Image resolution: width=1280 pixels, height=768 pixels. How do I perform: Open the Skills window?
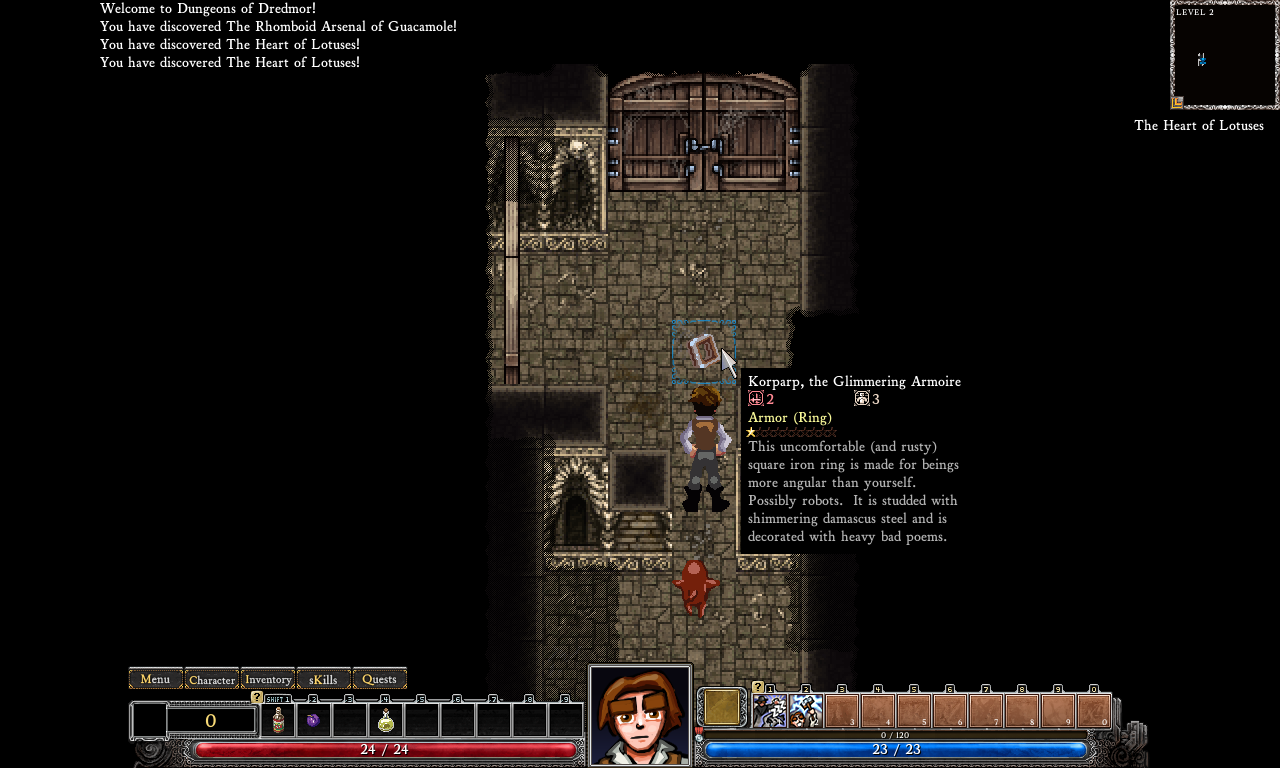coord(324,679)
